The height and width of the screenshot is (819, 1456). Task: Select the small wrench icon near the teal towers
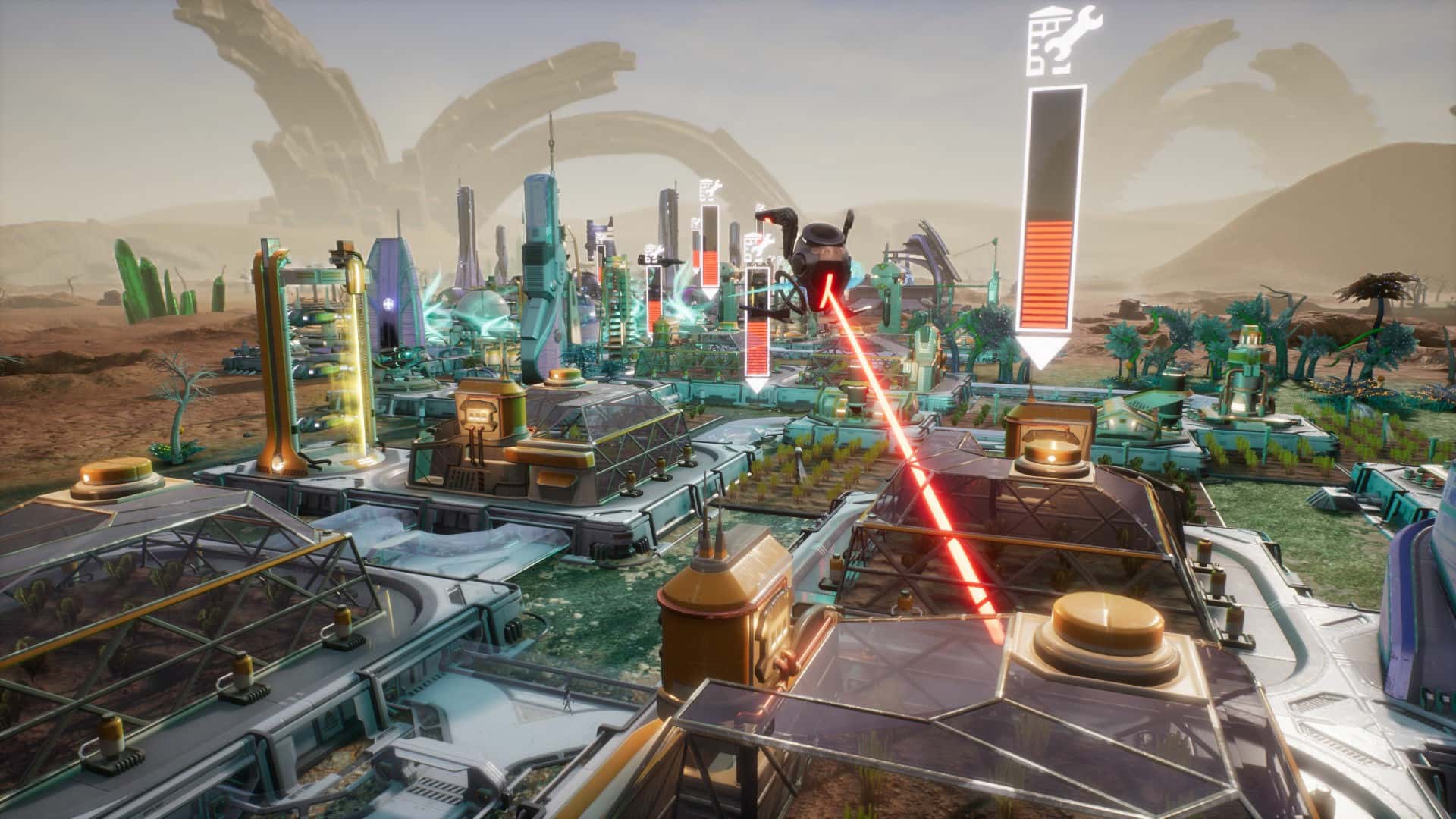pos(695,222)
